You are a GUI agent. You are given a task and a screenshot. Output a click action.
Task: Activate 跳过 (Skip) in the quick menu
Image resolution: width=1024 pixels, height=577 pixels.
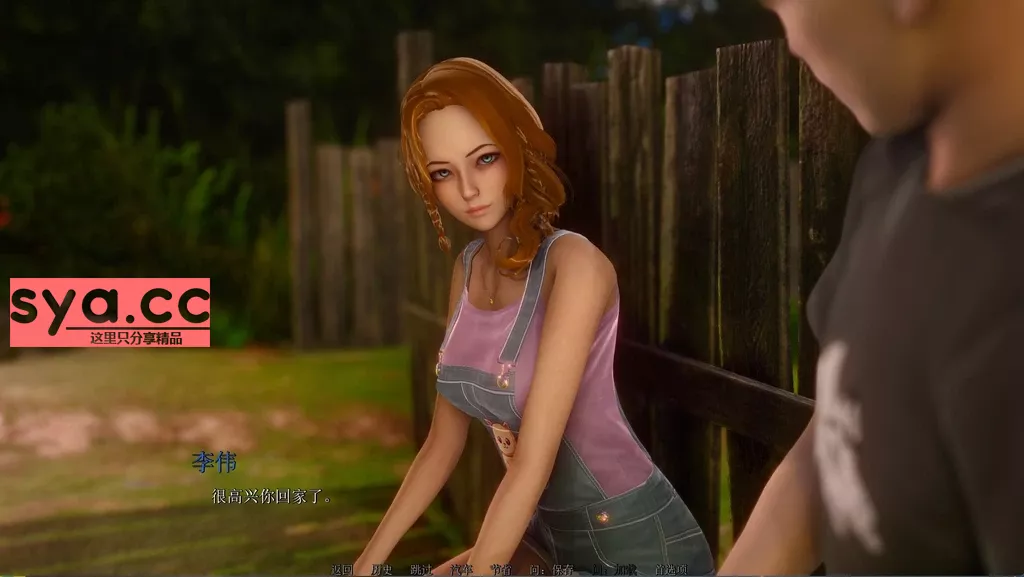(421, 570)
